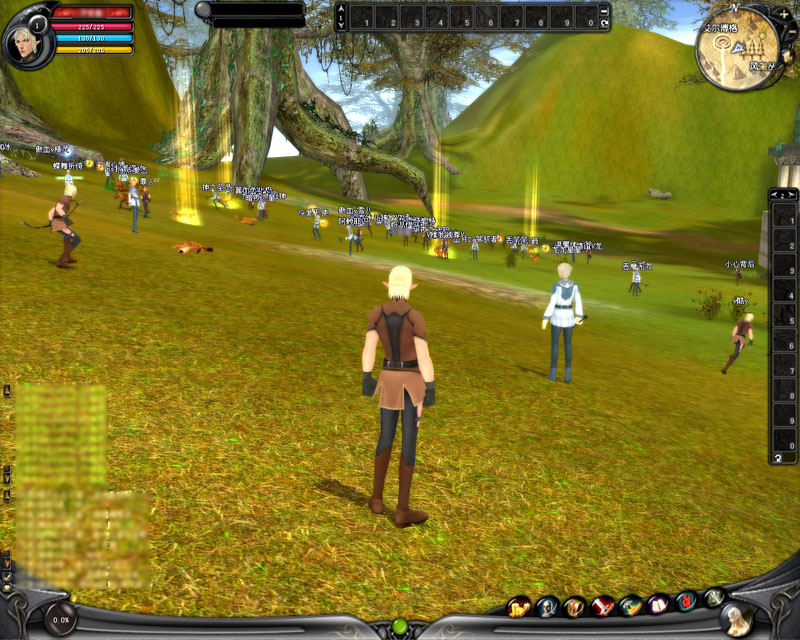The image size is (800, 640).
Task: Click the bald head portrait icon
Action: coord(547,606)
